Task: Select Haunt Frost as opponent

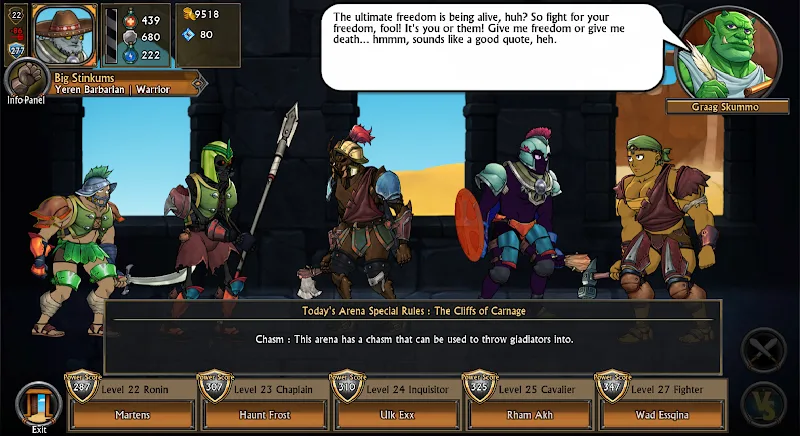Action: point(263,414)
